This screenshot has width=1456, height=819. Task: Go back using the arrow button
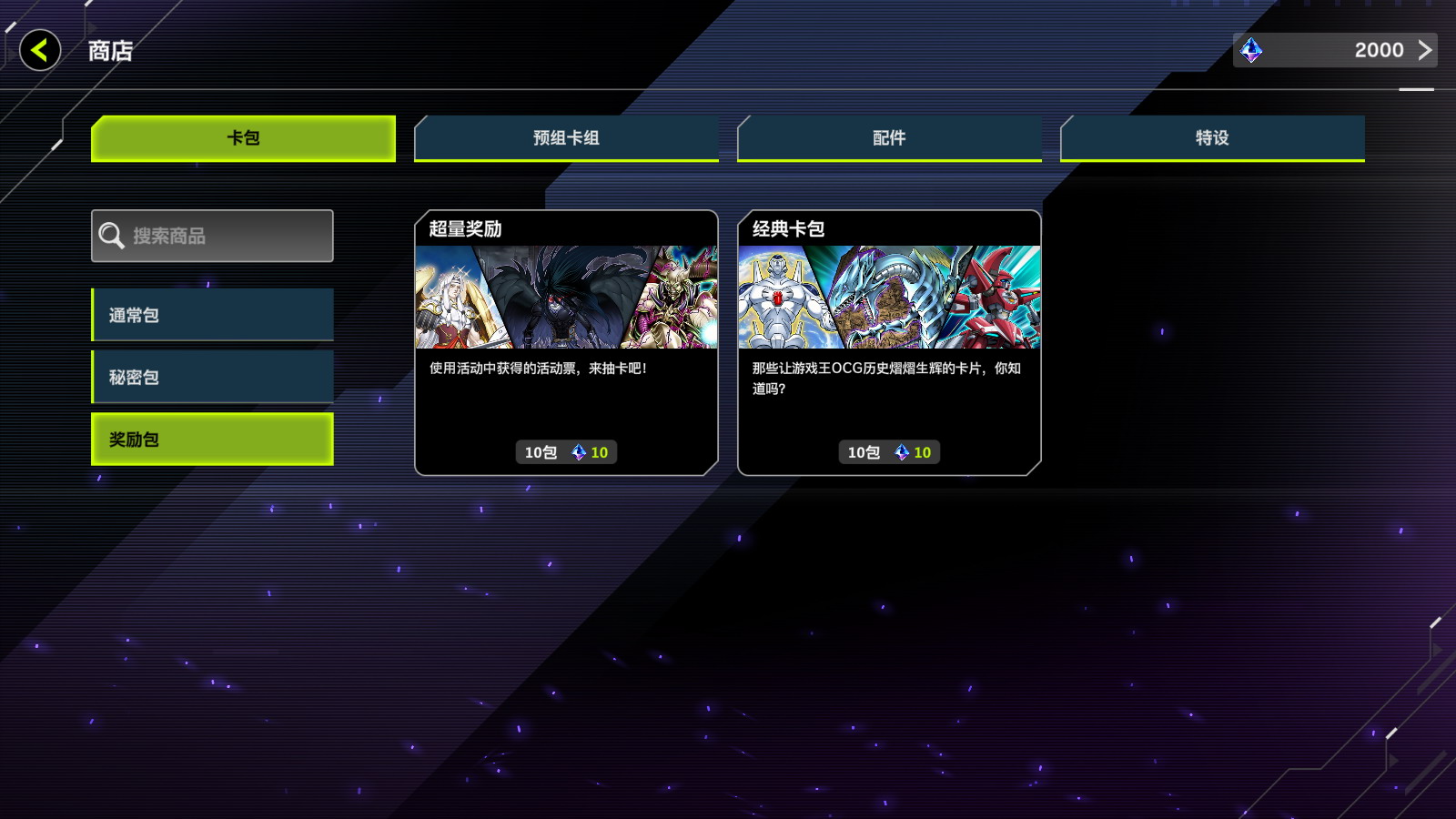pyautogui.click(x=40, y=50)
